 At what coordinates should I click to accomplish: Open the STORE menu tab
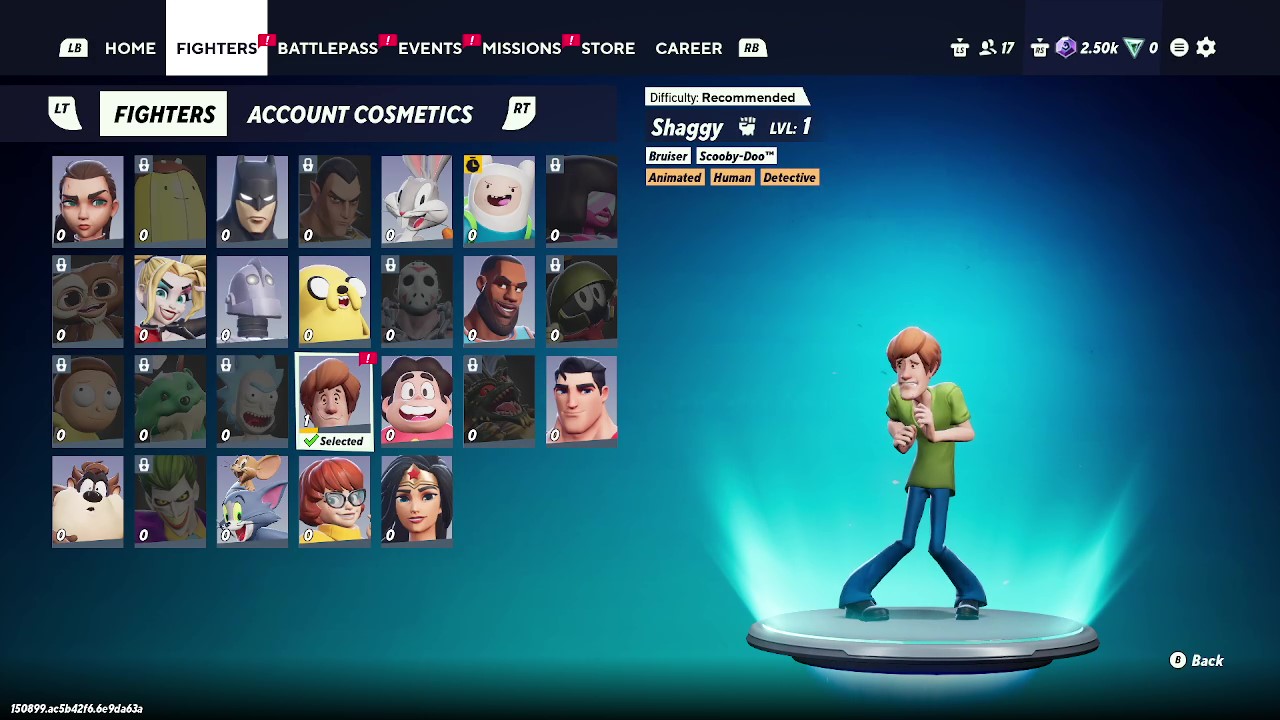pyautogui.click(x=608, y=47)
